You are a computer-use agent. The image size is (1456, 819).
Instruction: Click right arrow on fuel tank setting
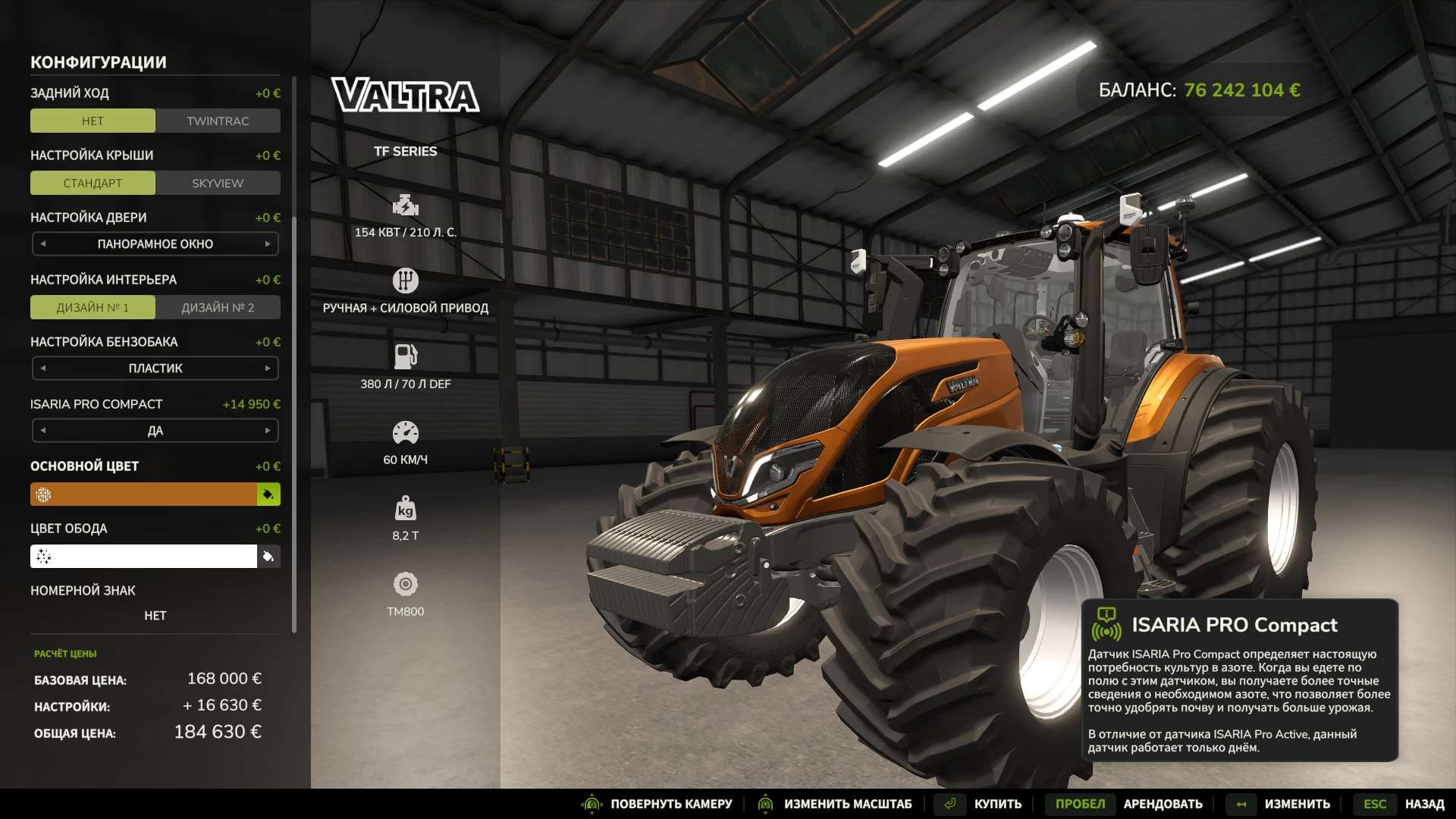click(268, 369)
